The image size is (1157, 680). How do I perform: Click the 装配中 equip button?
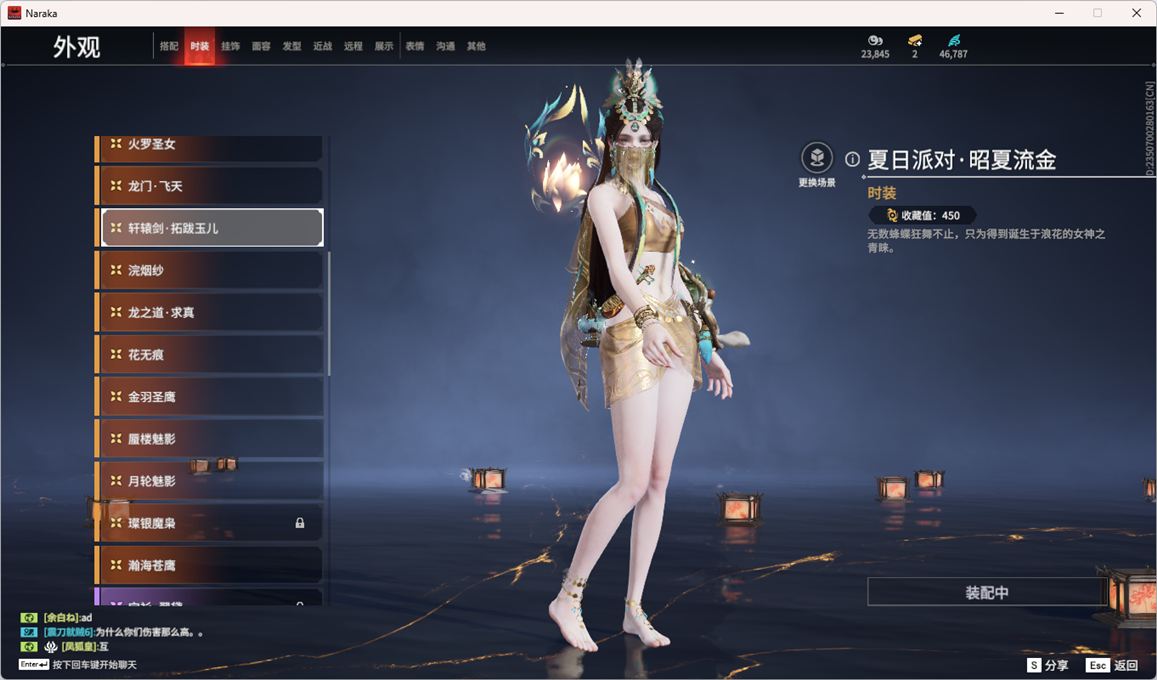coord(986,592)
